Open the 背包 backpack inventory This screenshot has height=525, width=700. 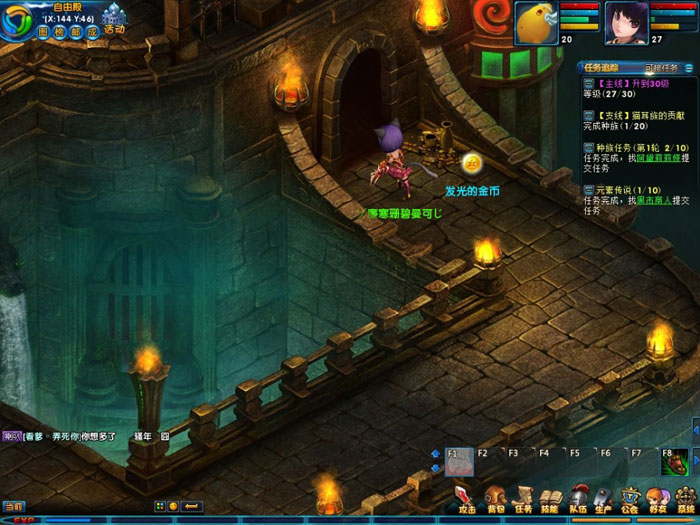494,497
